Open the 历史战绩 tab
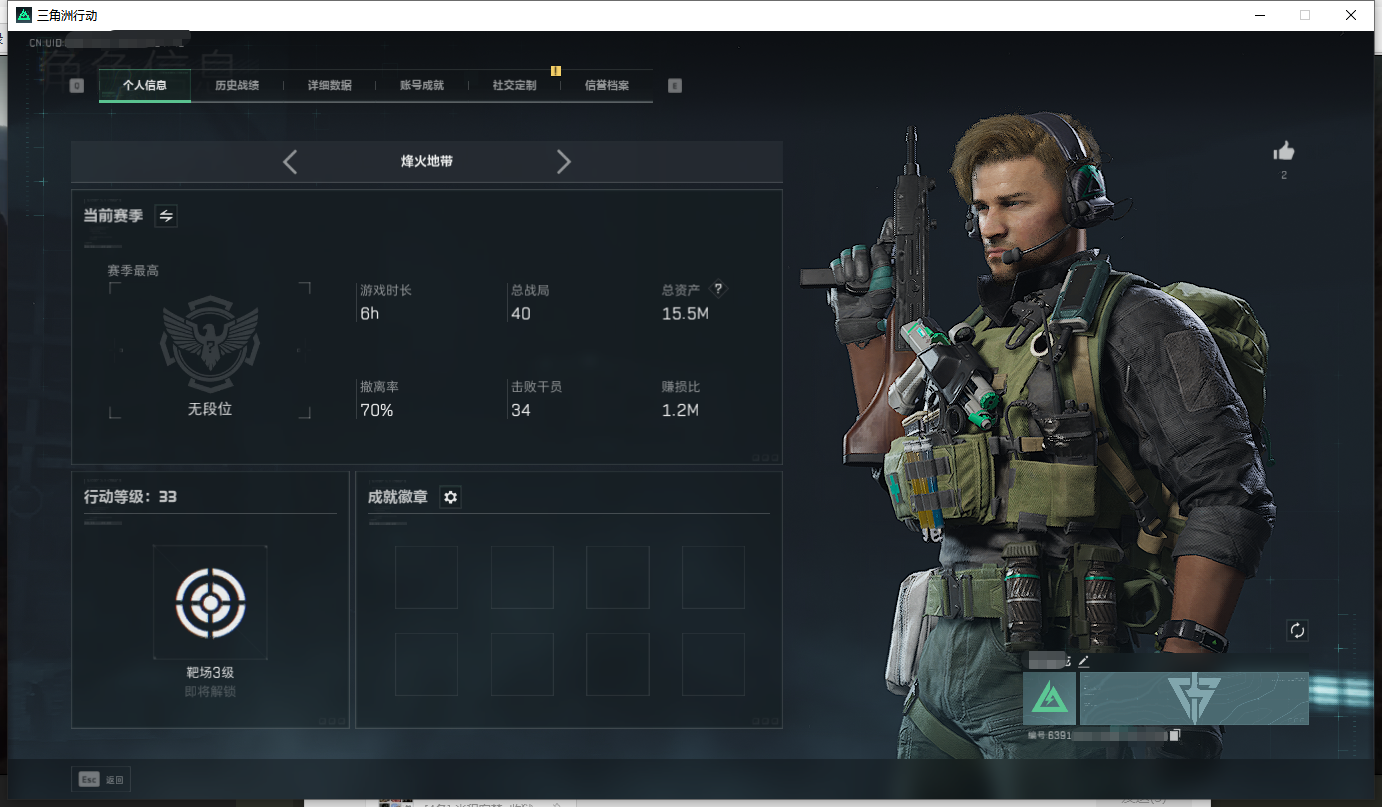 pyautogui.click(x=237, y=86)
